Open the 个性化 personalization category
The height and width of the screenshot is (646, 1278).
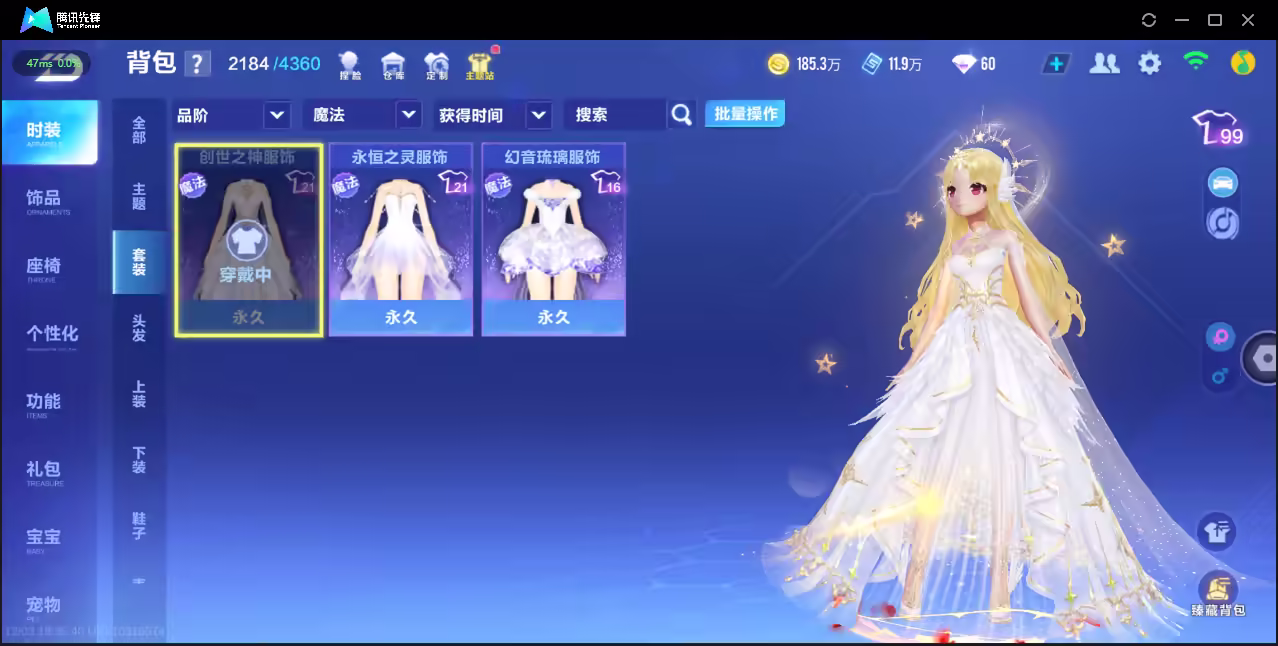(52, 335)
